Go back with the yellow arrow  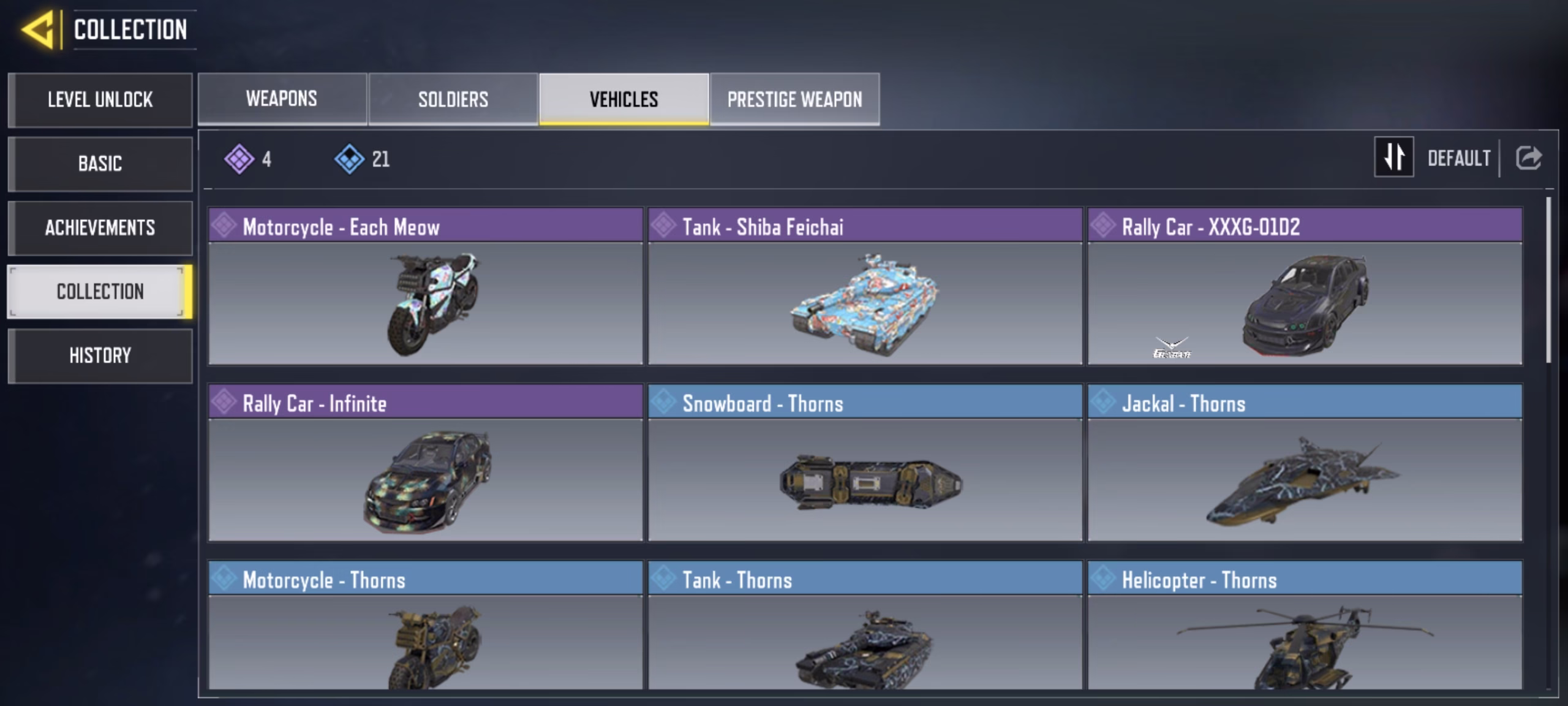click(x=39, y=29)
